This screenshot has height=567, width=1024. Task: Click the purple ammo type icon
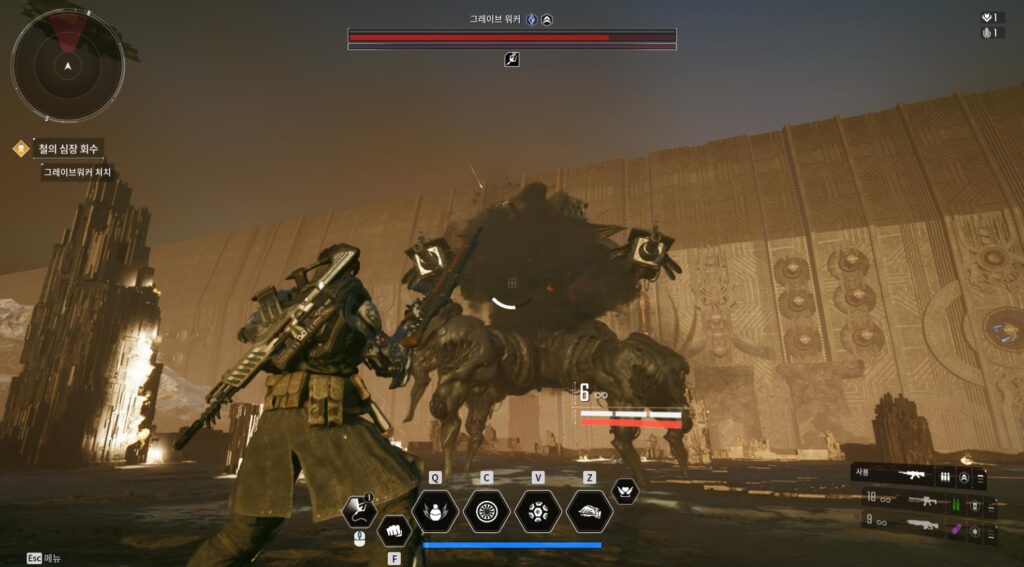955,527
